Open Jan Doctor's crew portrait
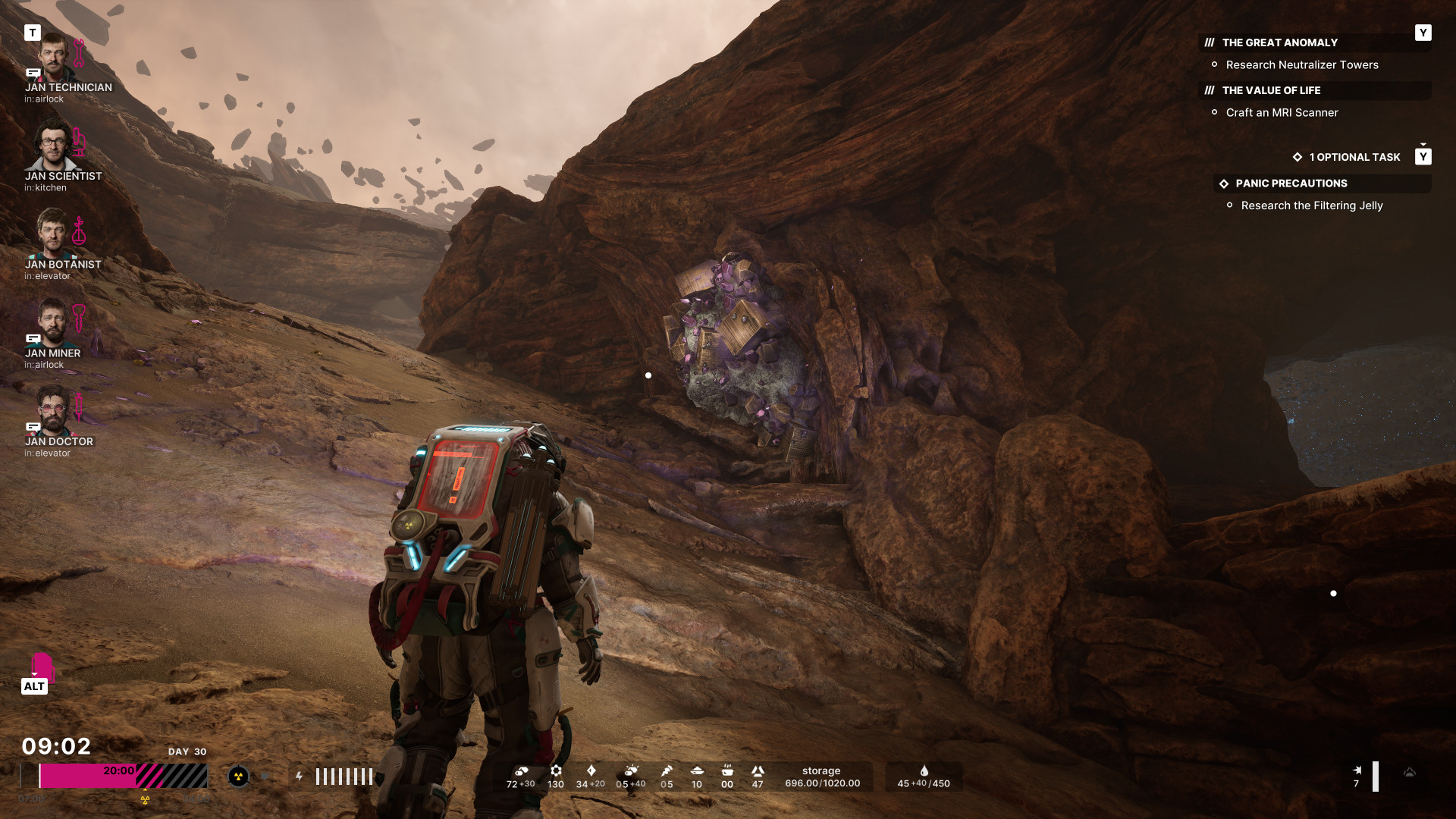This screenshot has width=1456, height=819. pyautogui.click(x=53, y=411)
